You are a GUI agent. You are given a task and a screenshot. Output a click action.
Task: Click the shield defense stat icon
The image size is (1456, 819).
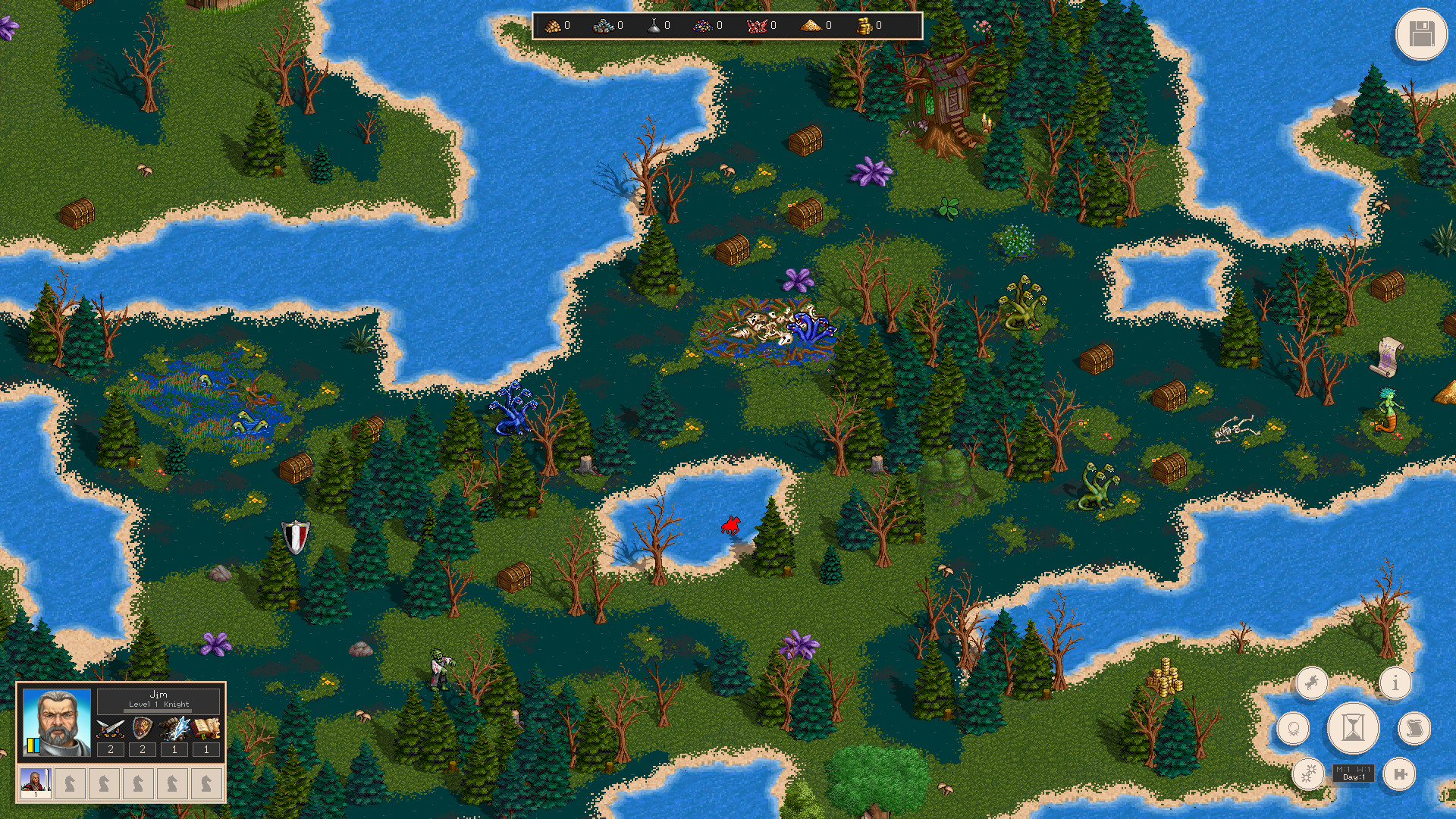pos(143,729)
